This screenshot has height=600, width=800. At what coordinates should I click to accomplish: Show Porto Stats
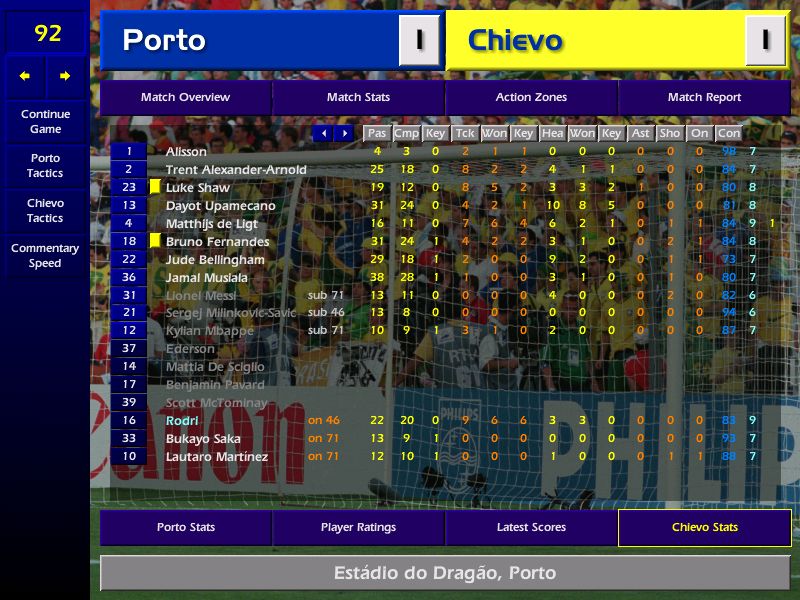(x=185, y=527)
